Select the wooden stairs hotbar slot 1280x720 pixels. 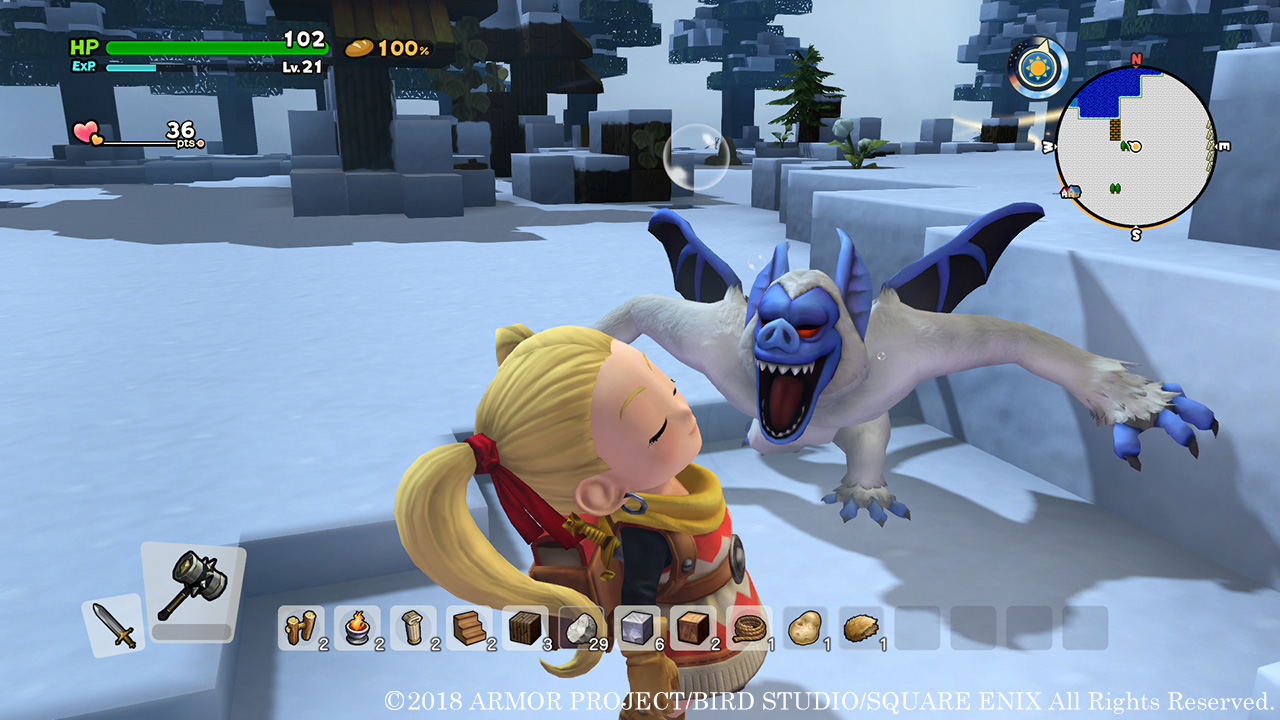tap(468, 628)
